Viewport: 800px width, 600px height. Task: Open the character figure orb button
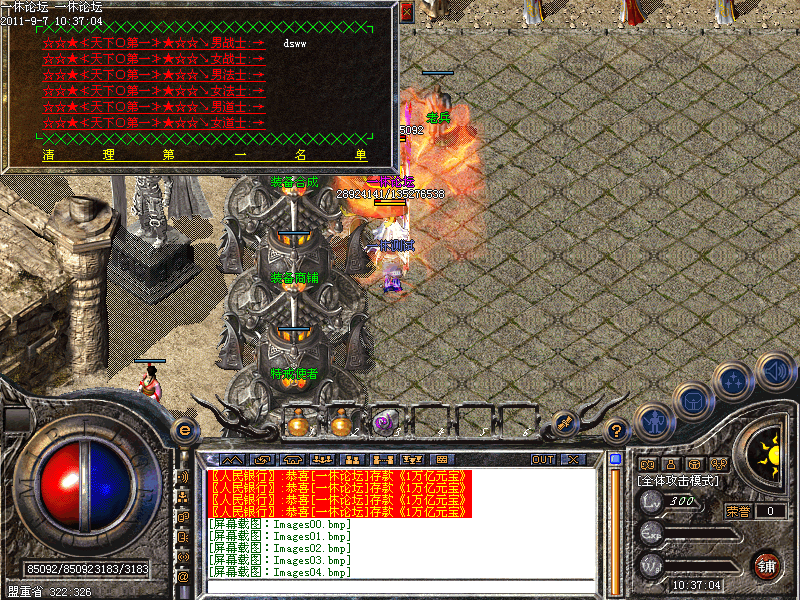654,421
